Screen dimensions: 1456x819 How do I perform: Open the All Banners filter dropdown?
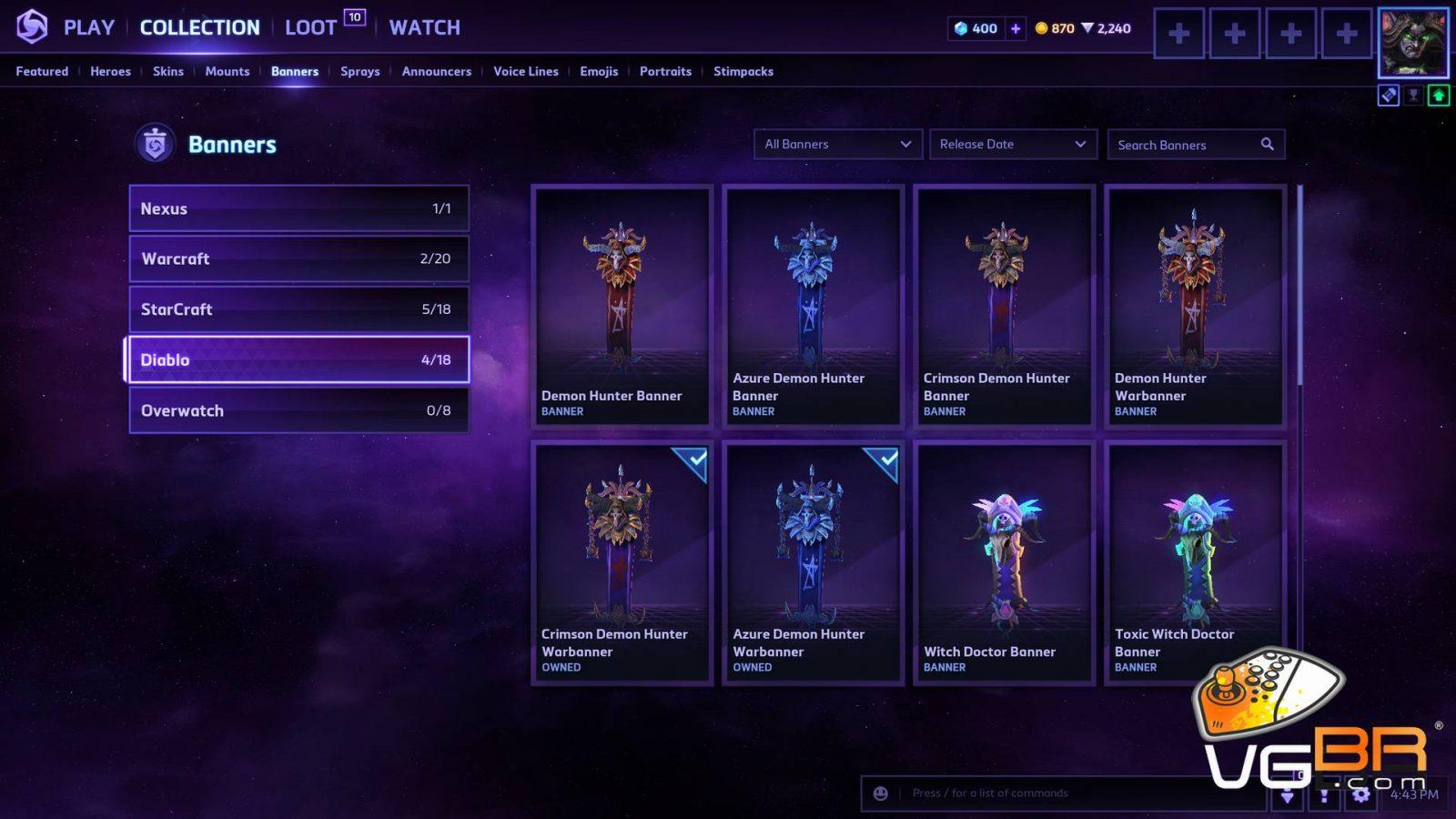837,144
